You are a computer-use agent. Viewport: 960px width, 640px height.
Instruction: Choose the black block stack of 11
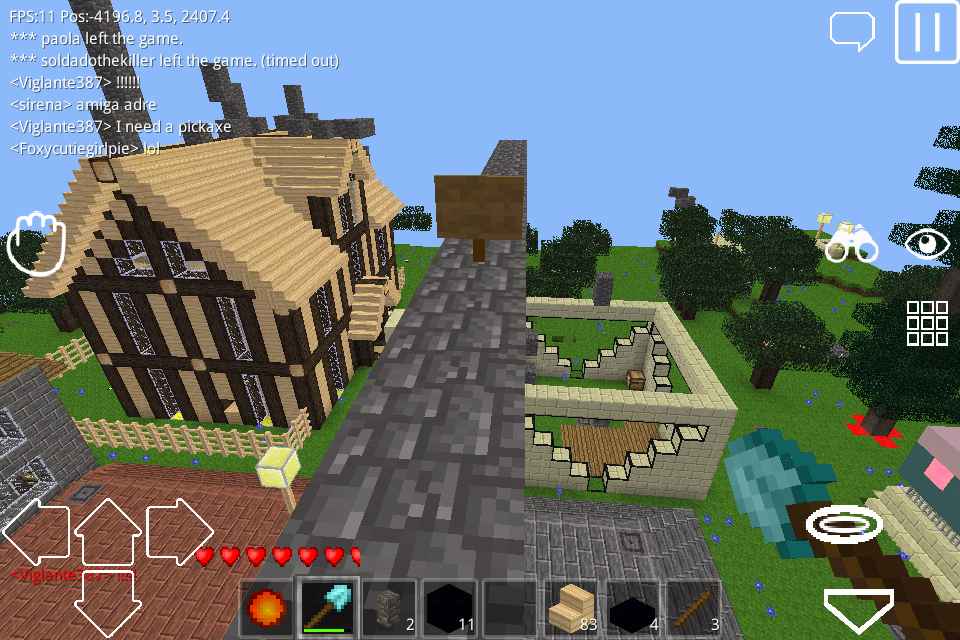coord(450,607)
